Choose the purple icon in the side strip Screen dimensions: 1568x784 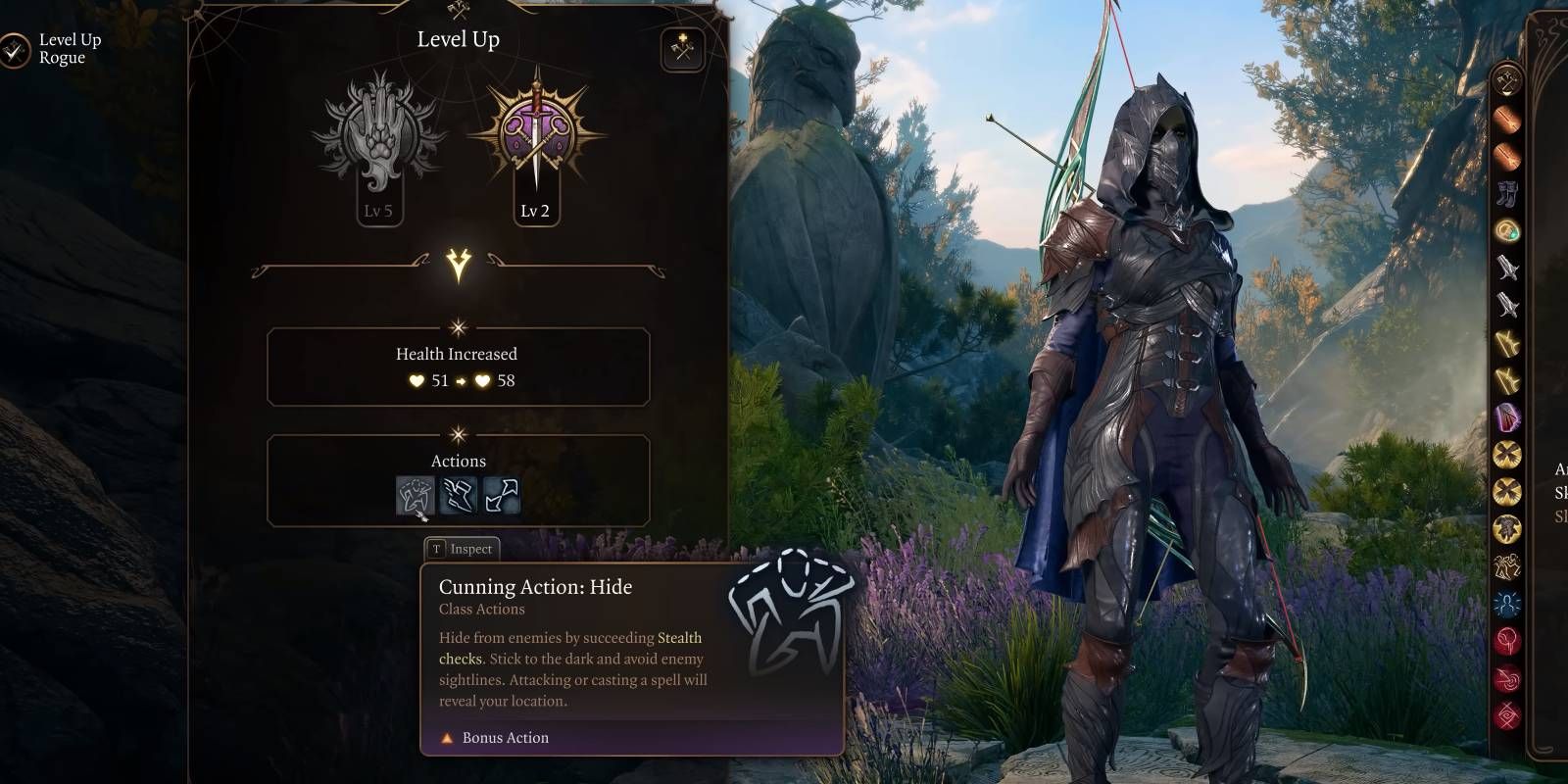pyautogui.click(x=1506, y=417)
